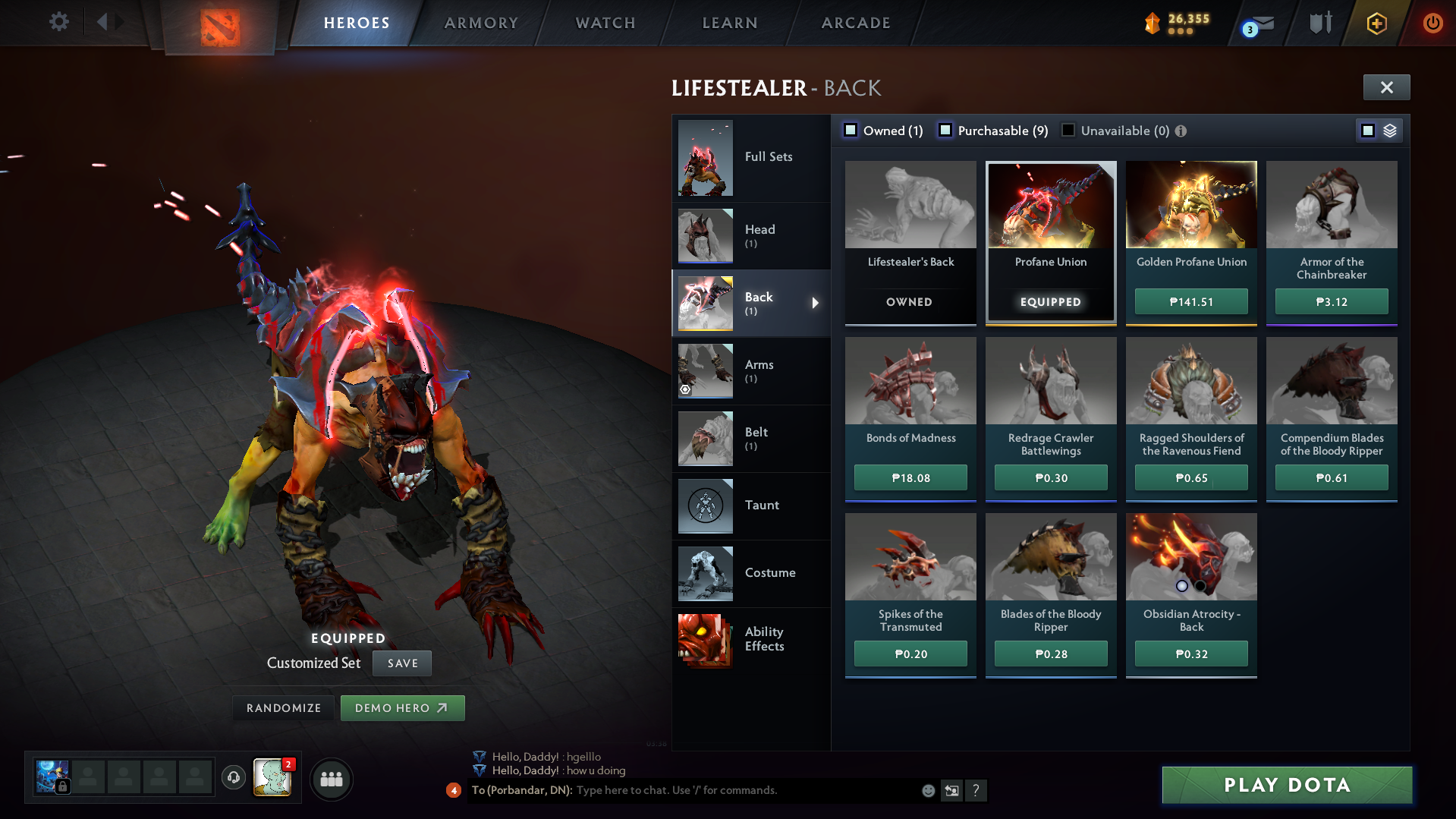
Task: Toggle the Owned items filter checkbox
Action: point(851,130)
